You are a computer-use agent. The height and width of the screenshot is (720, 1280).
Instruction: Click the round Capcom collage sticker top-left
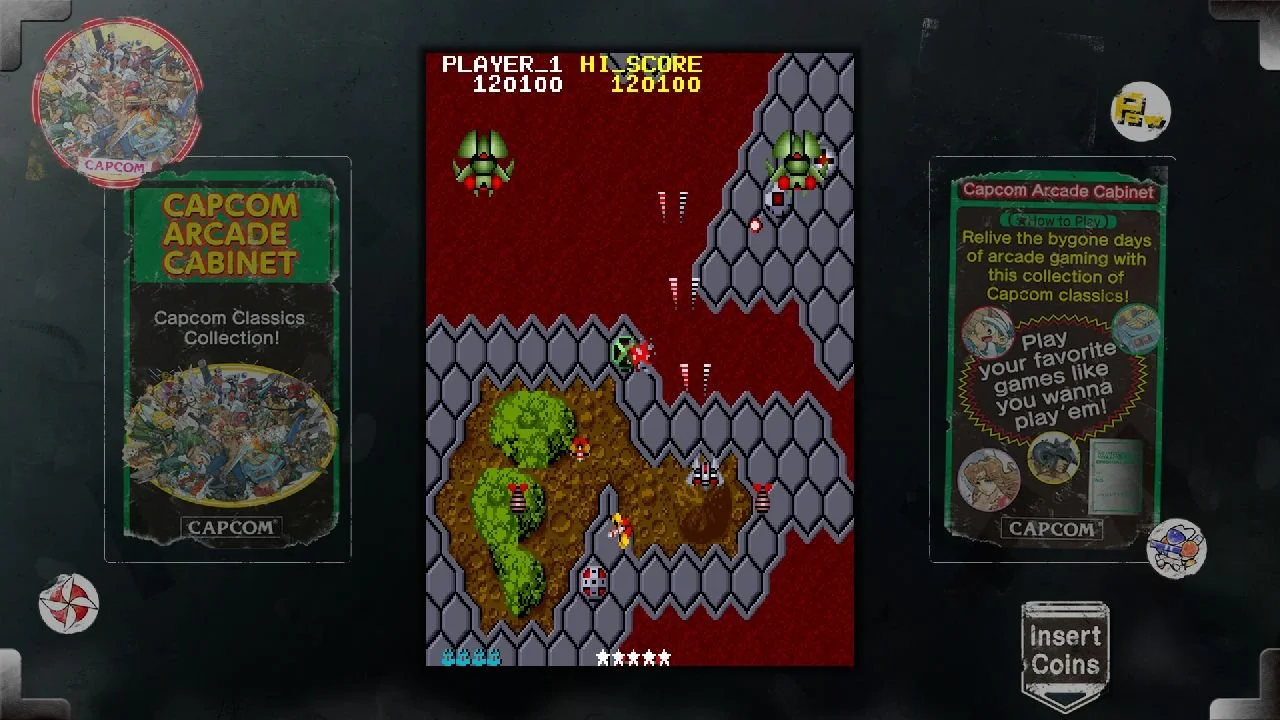pos(115,95)
